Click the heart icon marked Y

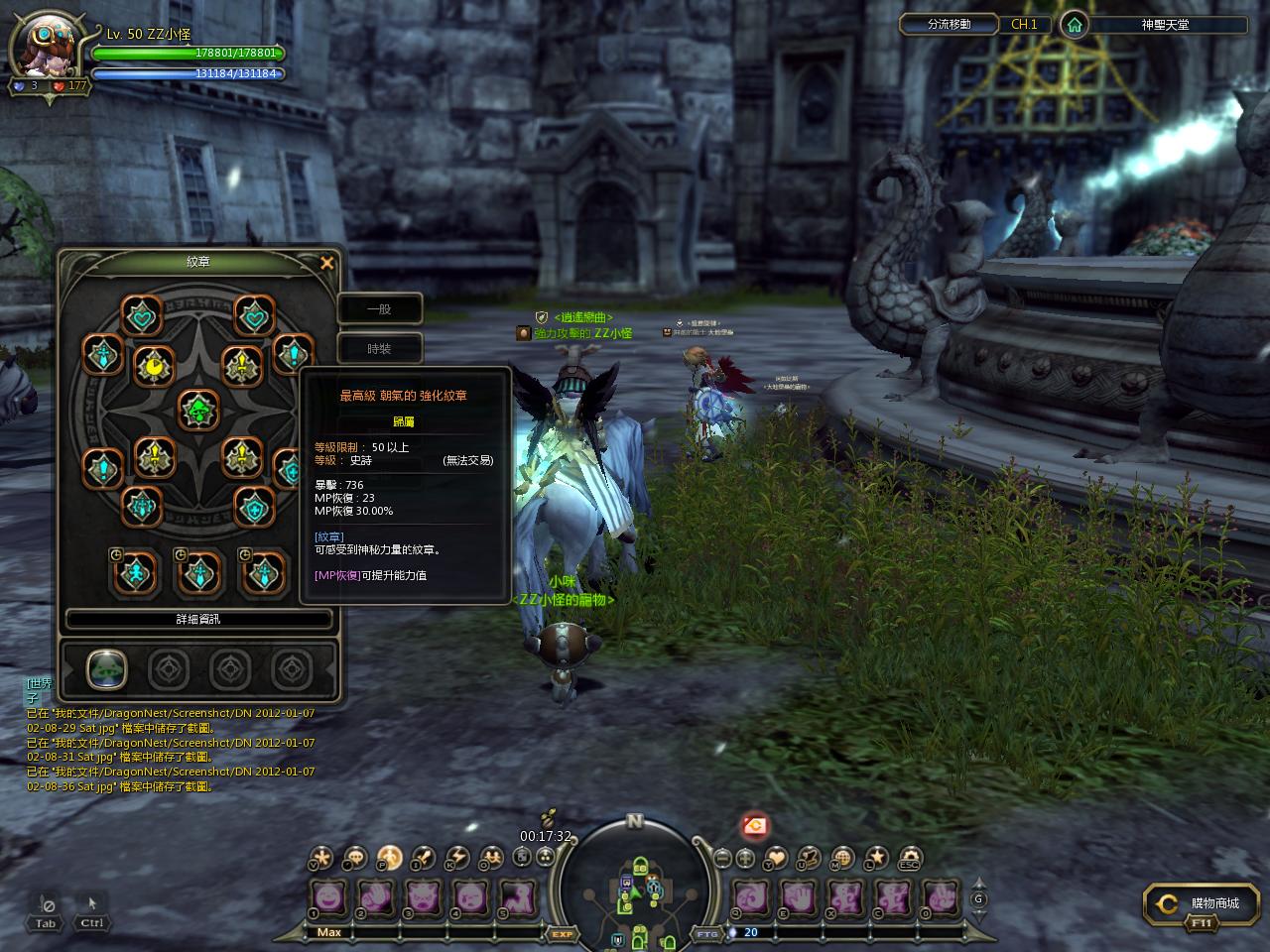(x=777, y=858)
